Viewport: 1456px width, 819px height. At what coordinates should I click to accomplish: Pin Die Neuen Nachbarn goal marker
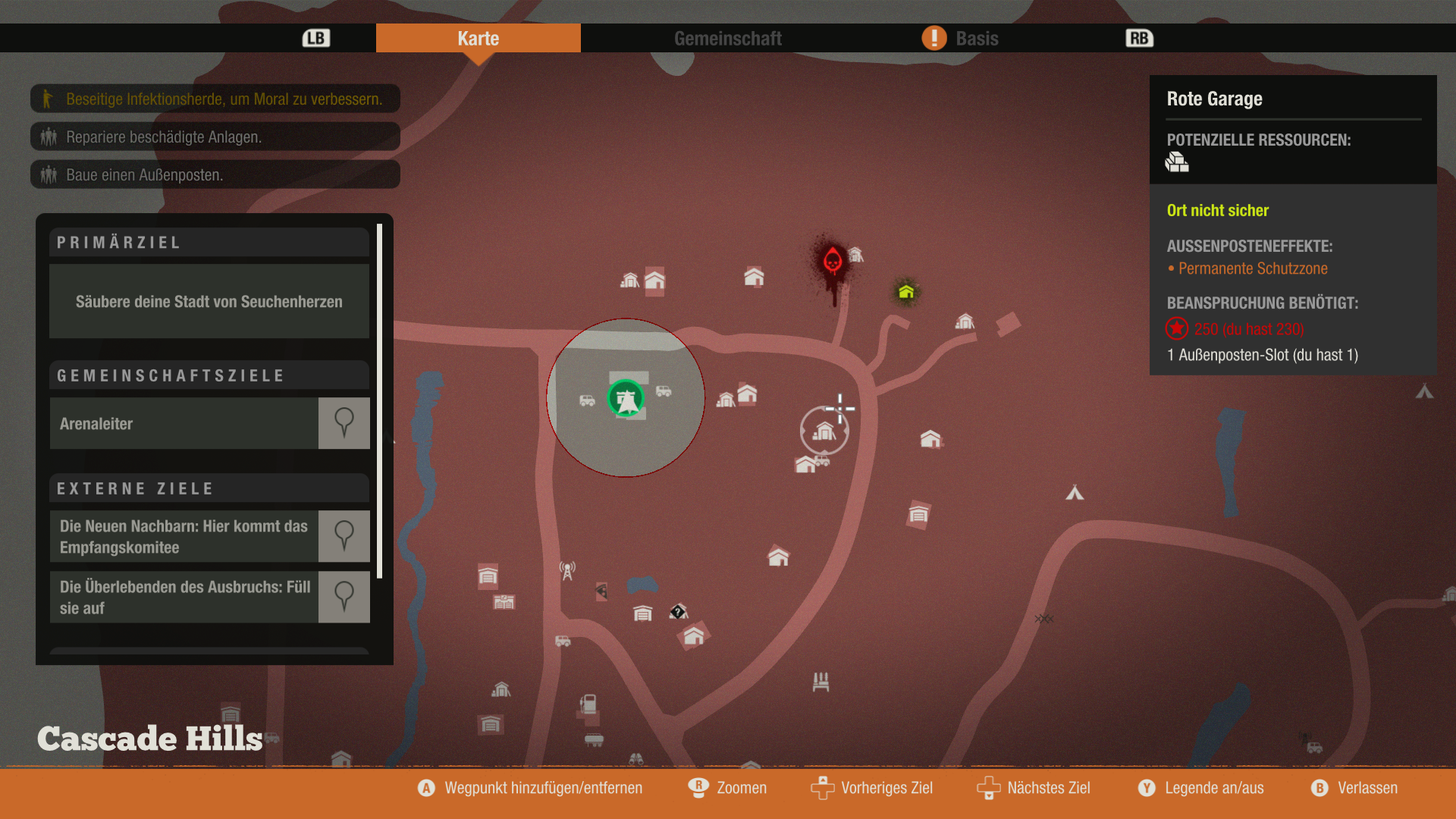[x=344, y=537]
